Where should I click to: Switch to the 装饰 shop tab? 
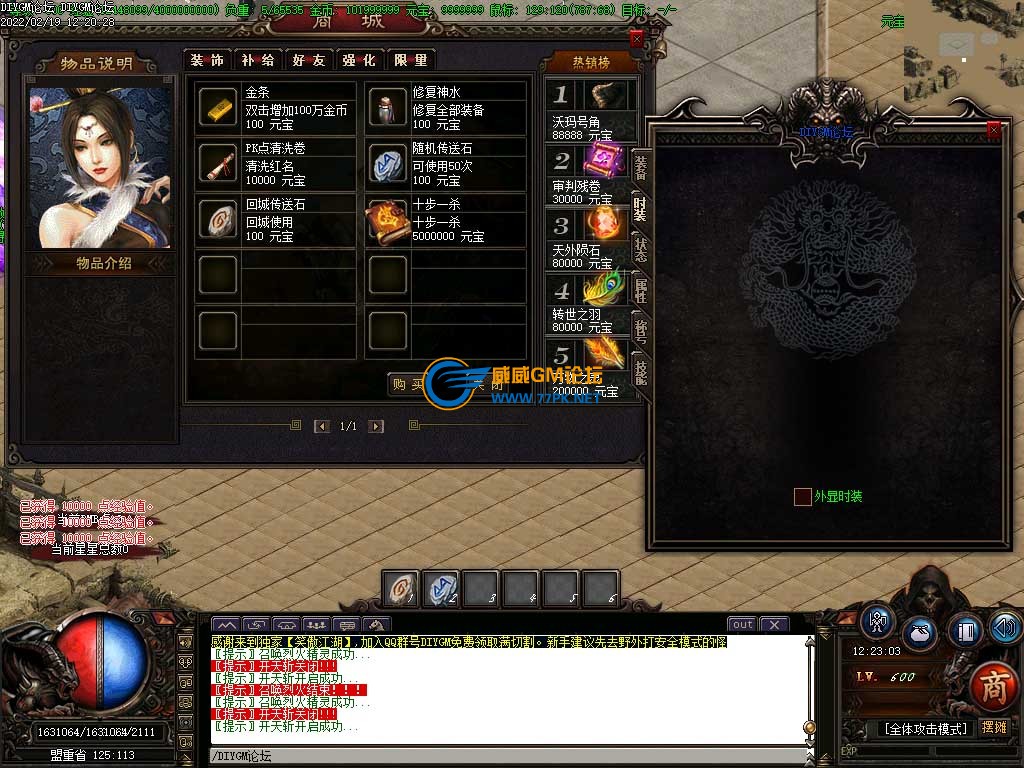[x=208, y=60]
